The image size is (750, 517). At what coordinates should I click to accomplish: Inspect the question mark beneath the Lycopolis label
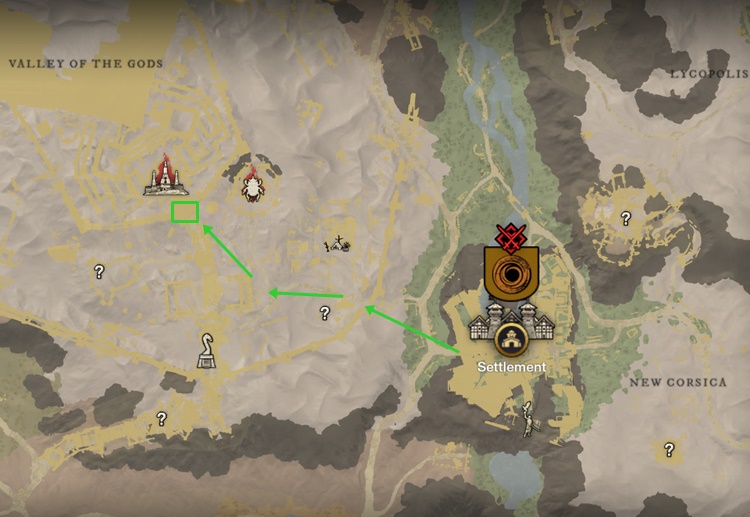coord(626,218)
